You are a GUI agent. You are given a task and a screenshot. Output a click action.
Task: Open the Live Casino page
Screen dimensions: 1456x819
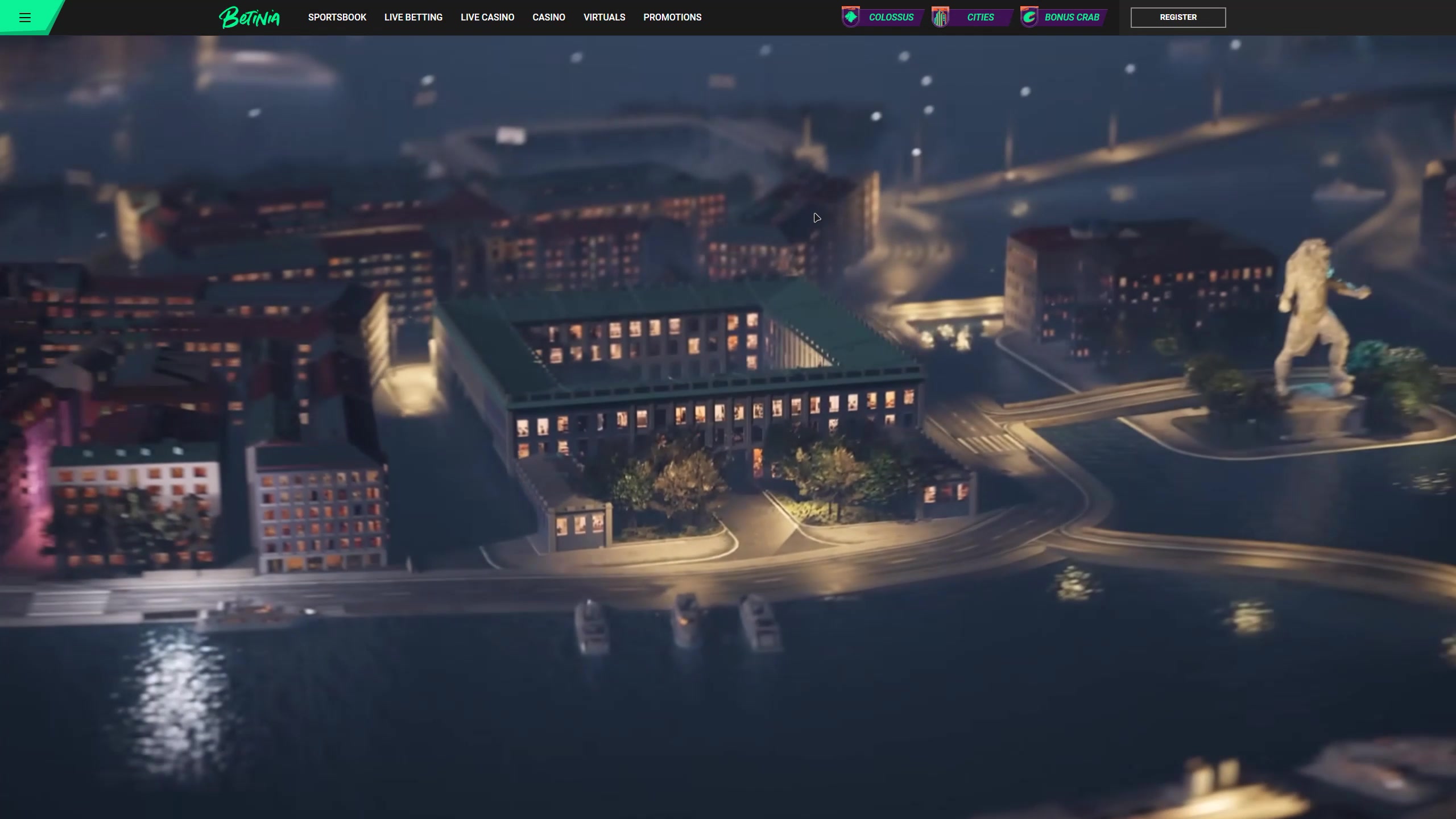tap(487, 18)
